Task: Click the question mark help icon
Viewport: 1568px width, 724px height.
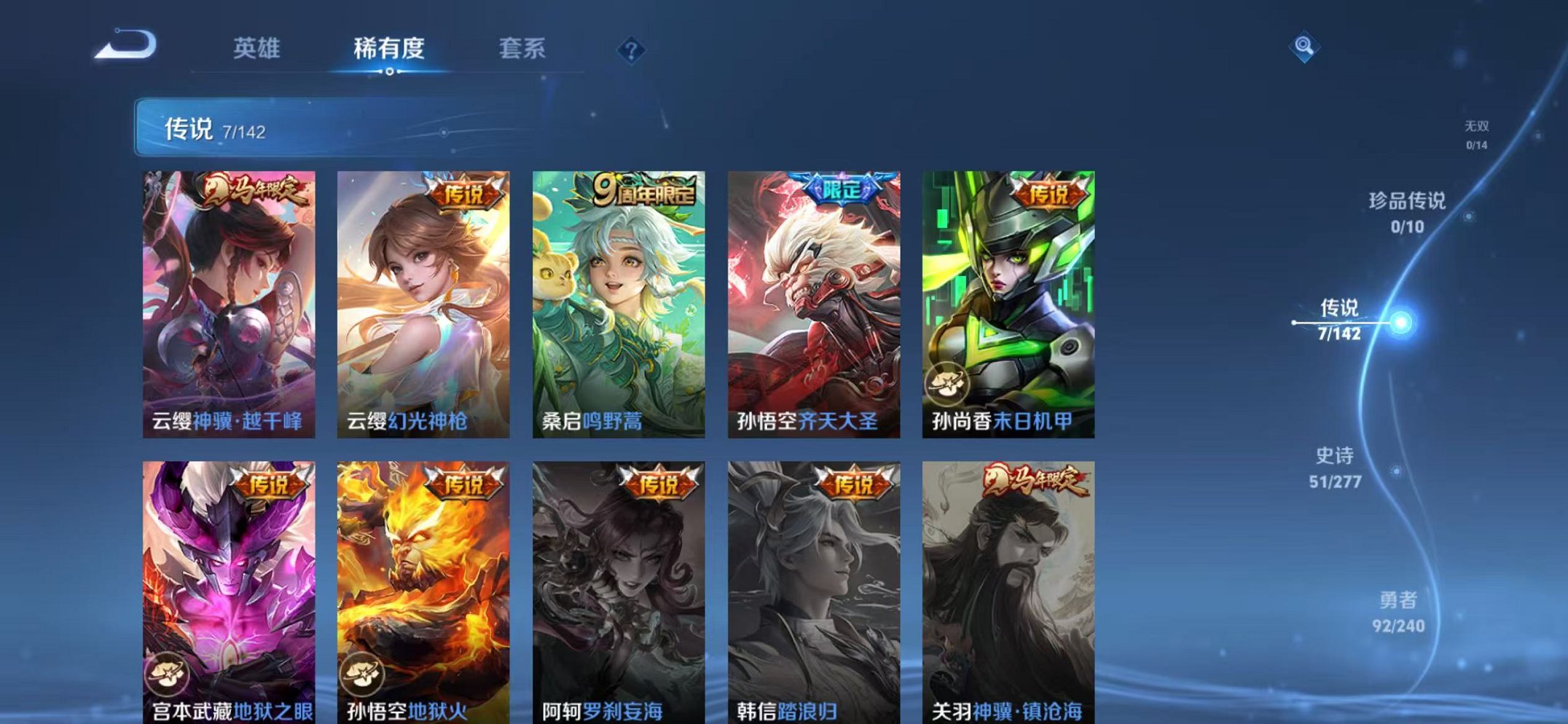Action: (x=631, y=50)
